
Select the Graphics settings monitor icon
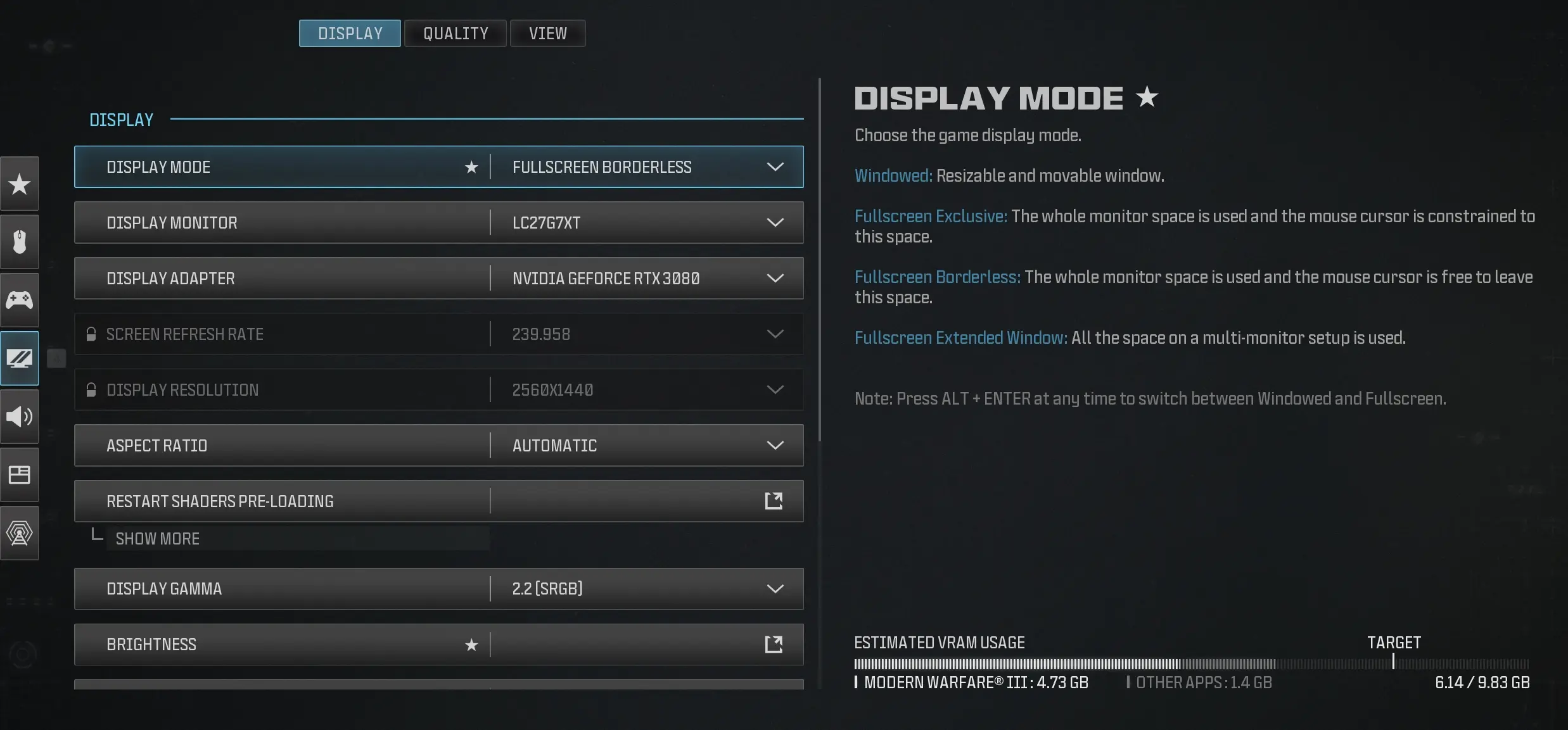[20, 358]
